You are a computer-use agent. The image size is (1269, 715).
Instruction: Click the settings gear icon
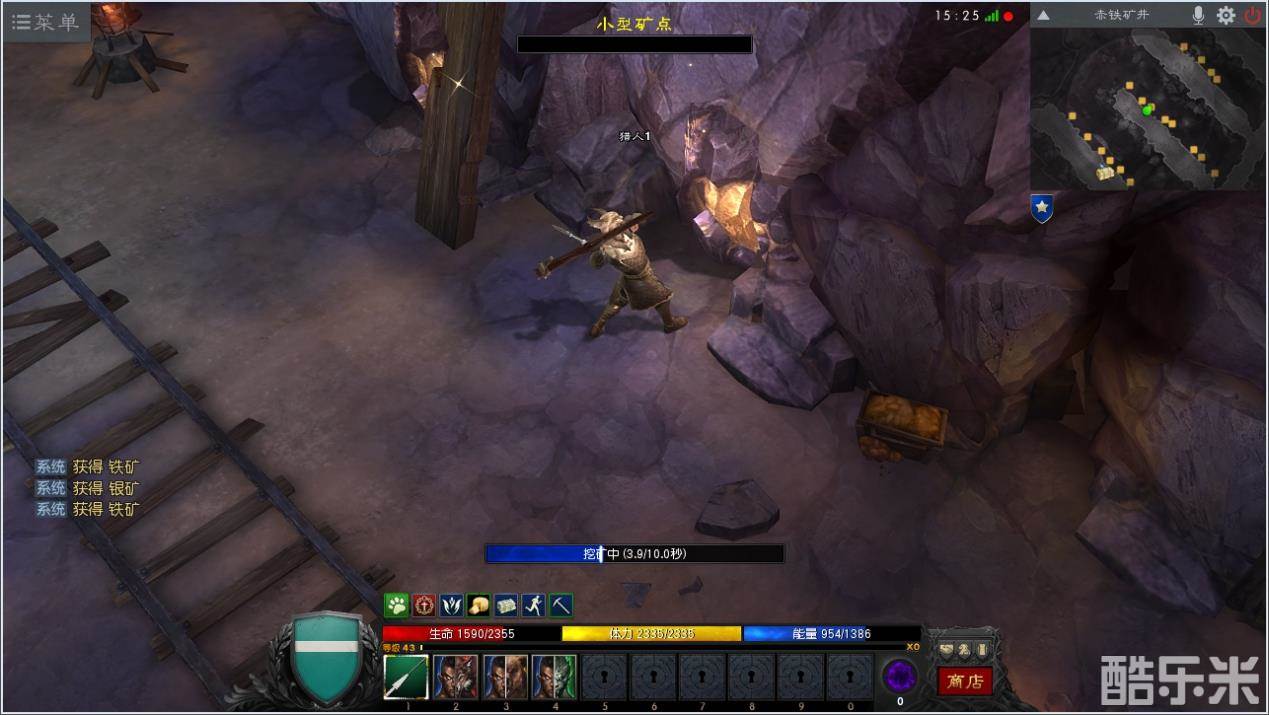click(1225, 15)
